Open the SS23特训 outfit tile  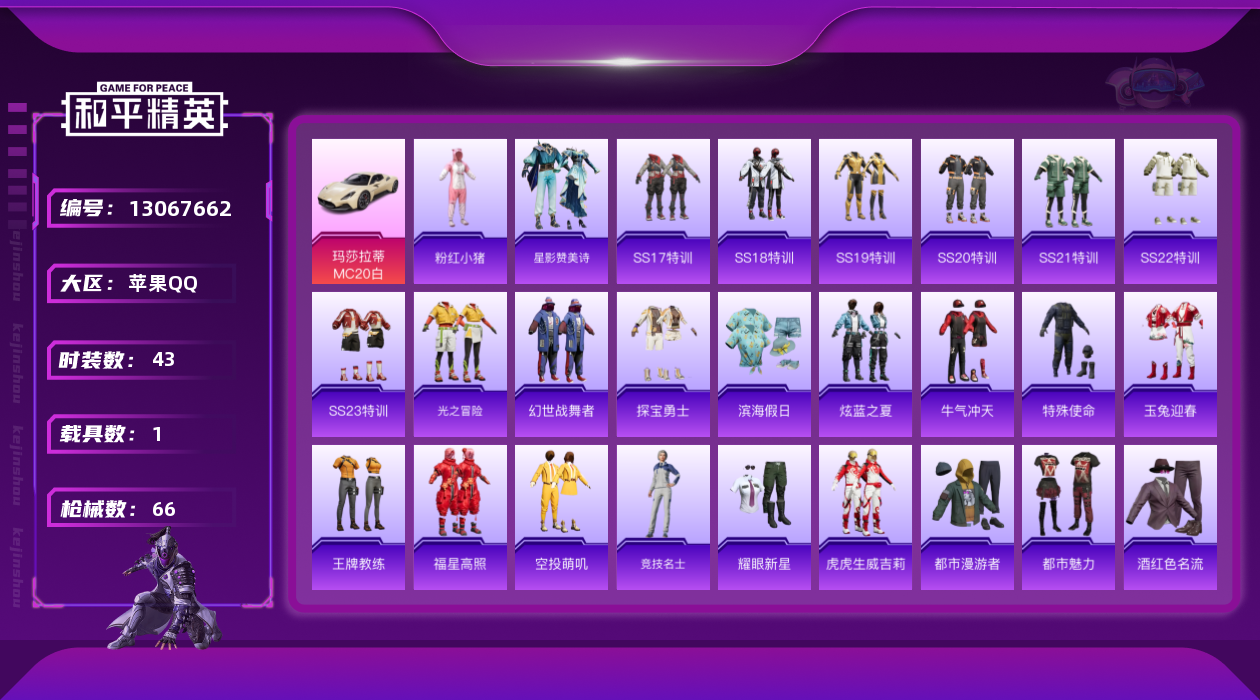point(358,364)
